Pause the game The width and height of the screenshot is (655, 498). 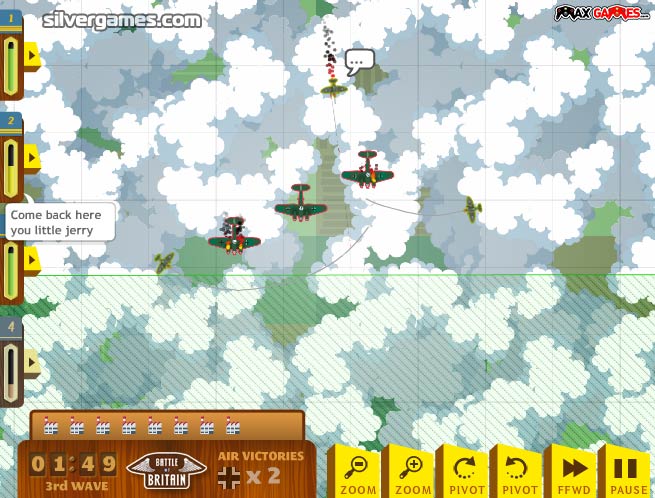(x=625, y=471)
